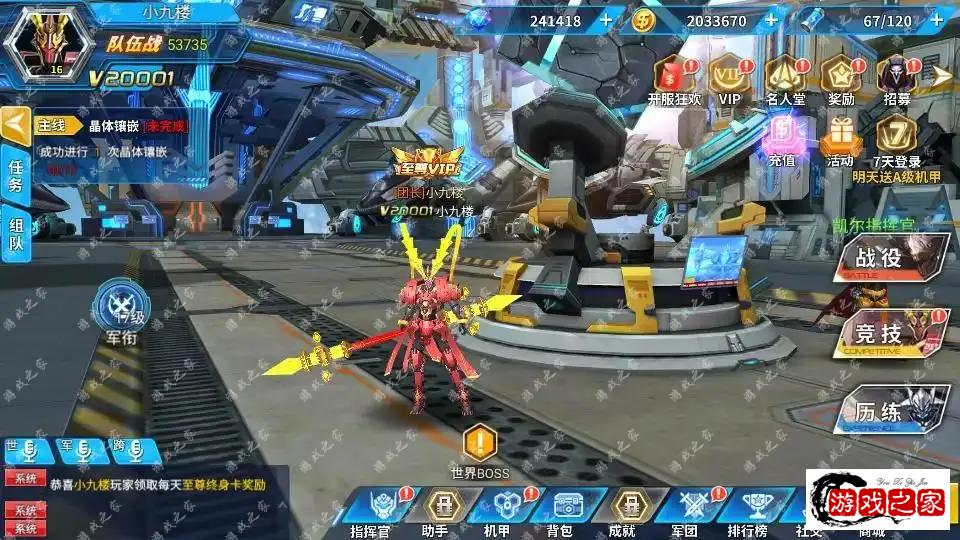Open the 世界BOSS challenge
The image size is (960, 540).
[480, 448]
